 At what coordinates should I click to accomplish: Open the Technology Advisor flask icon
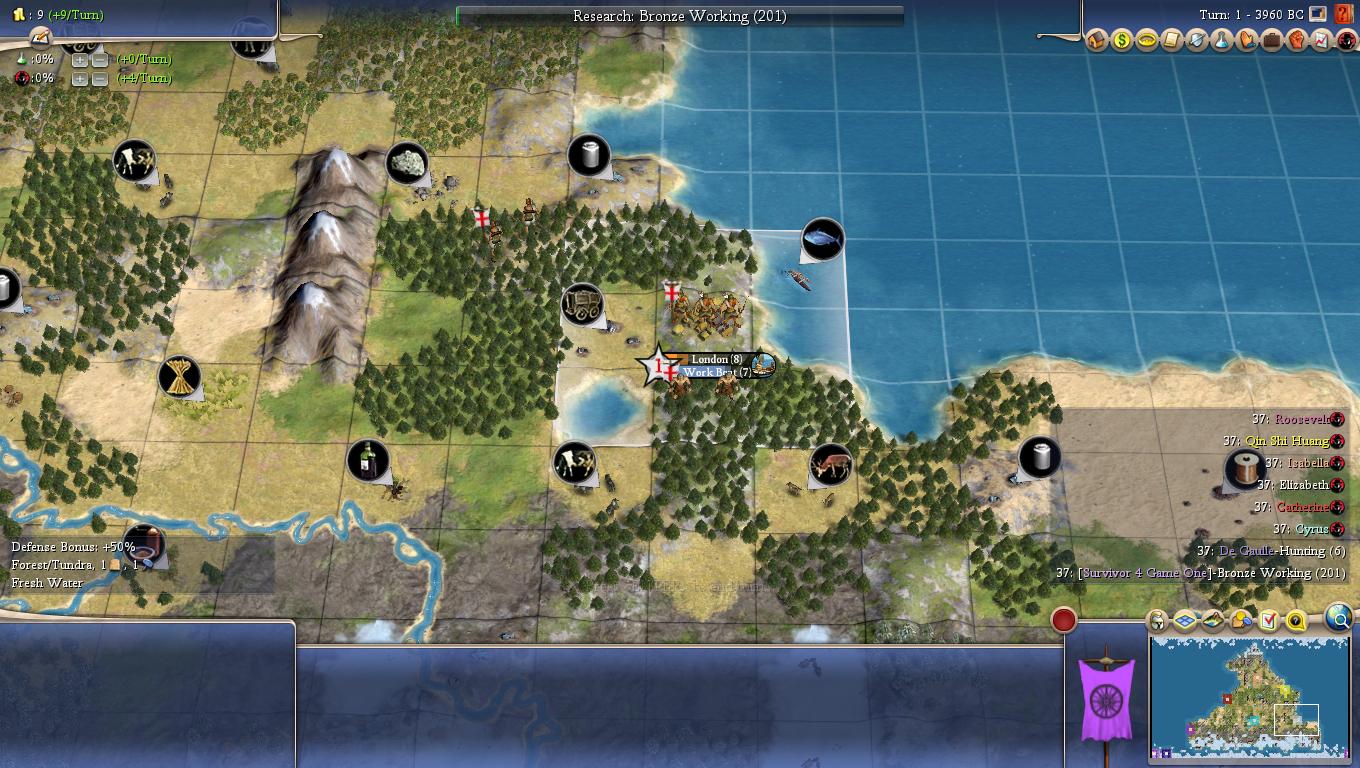(1222, 41)
